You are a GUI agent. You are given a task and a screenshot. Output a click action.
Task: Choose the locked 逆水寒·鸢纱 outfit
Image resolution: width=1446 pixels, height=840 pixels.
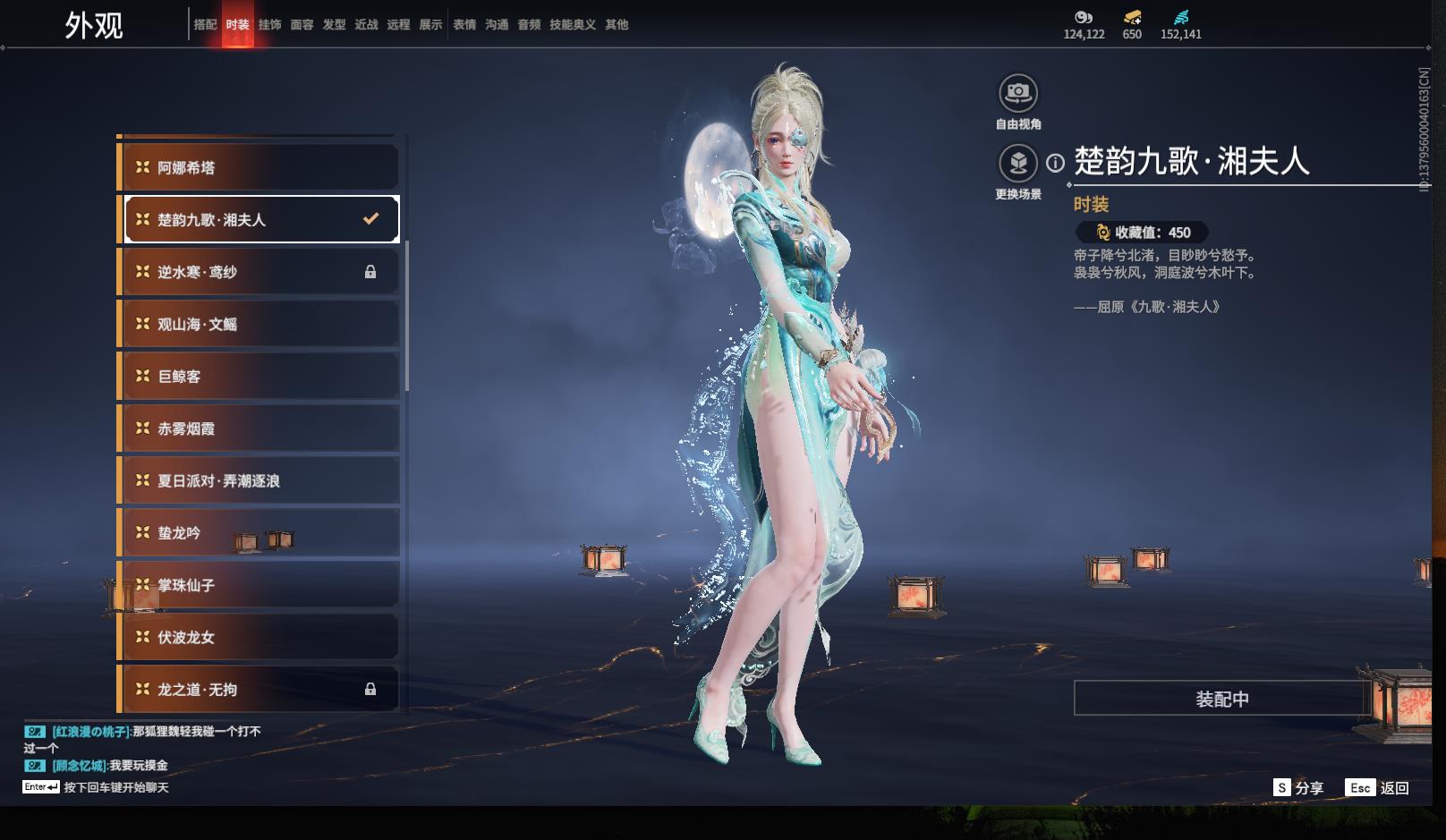point(259,272)
